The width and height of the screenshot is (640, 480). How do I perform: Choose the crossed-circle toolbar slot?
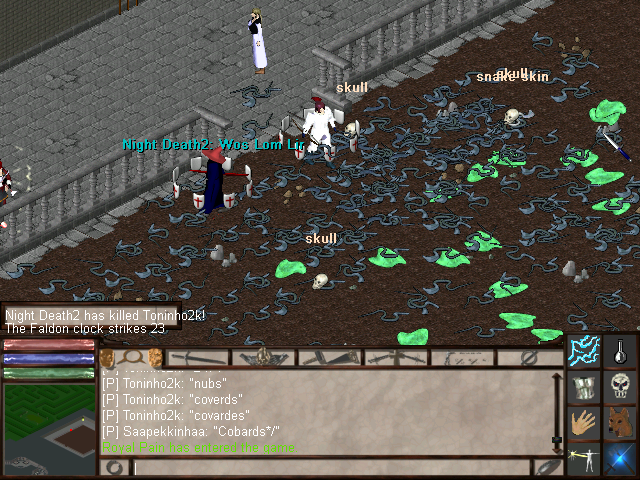(531, 357)
